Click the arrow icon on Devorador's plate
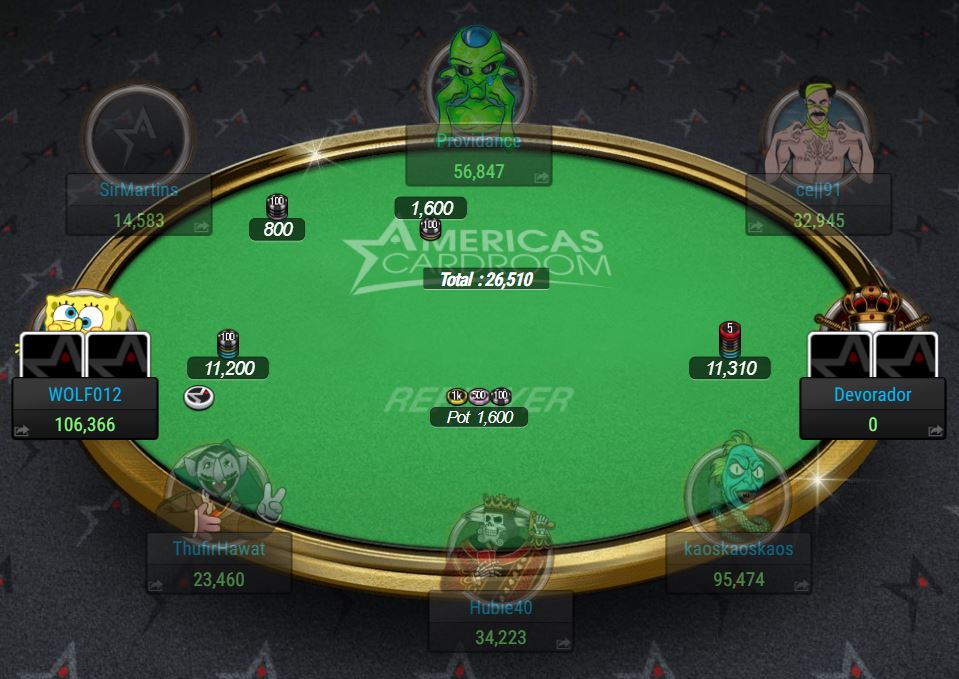The width and height of the screenshot is (959, 679). [x=935, y=431]
